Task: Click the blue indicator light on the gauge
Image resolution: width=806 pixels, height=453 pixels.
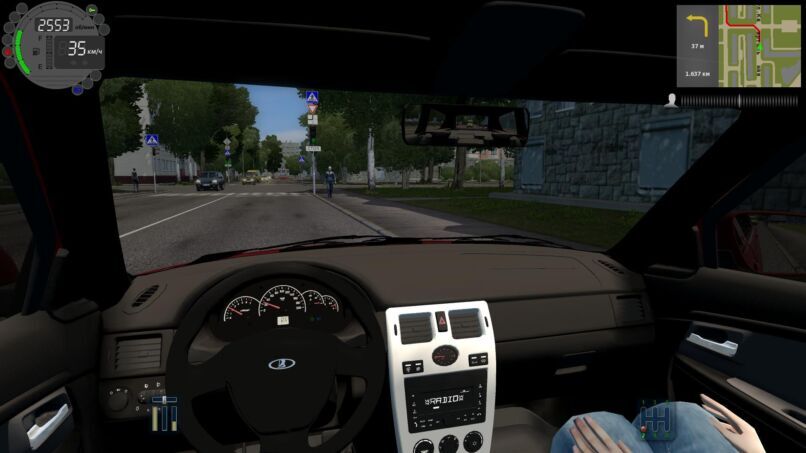Action: click(x=78, y=88)
